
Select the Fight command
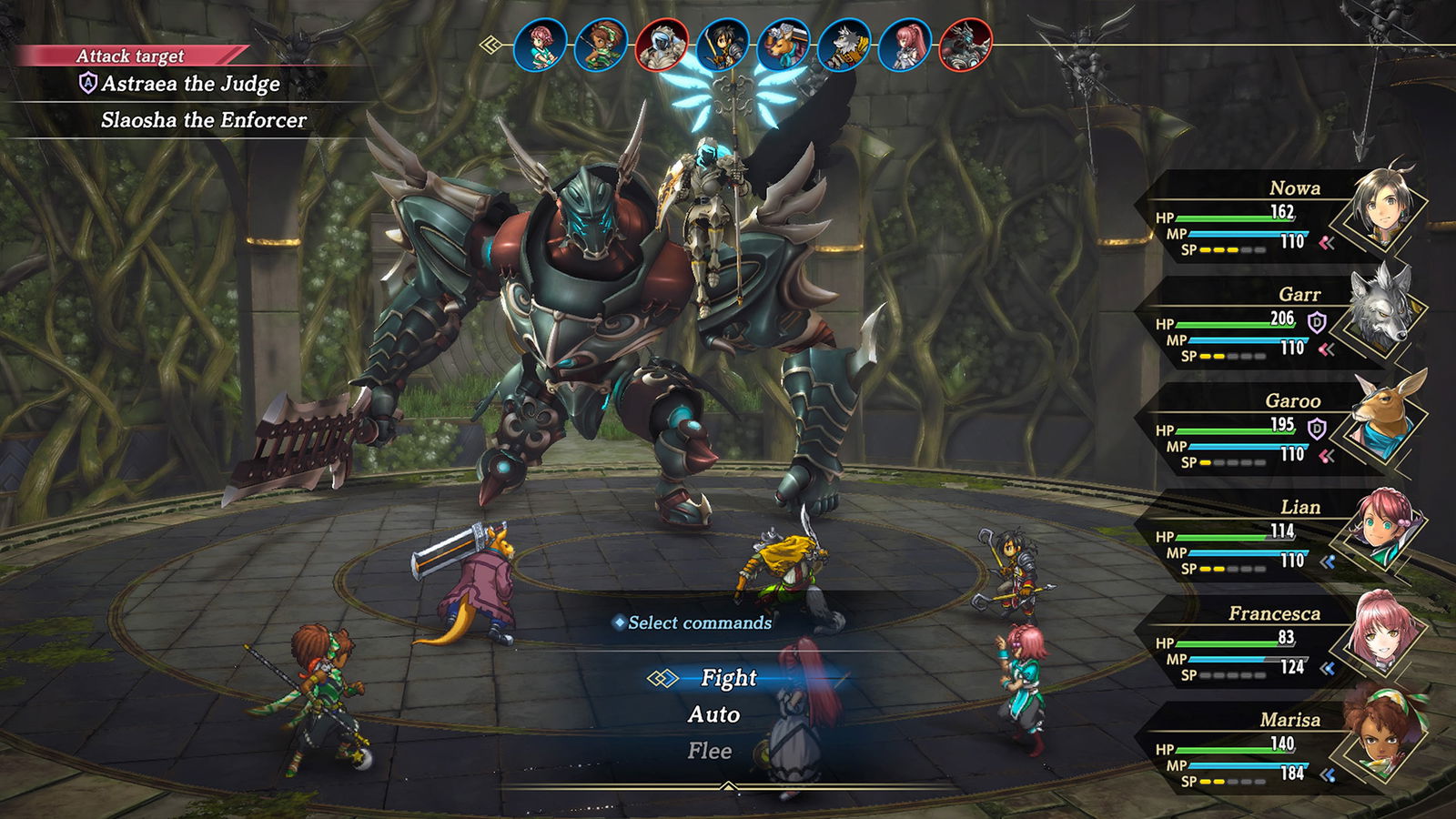pyautogui.click(x=728, y=678)
